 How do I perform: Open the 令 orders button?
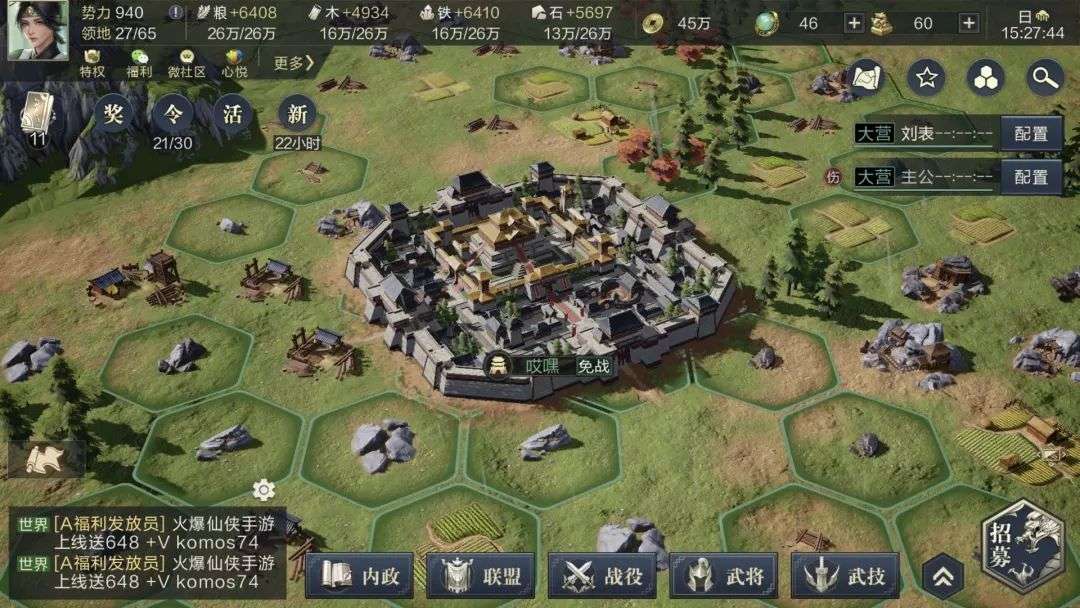tap(172, 114)
